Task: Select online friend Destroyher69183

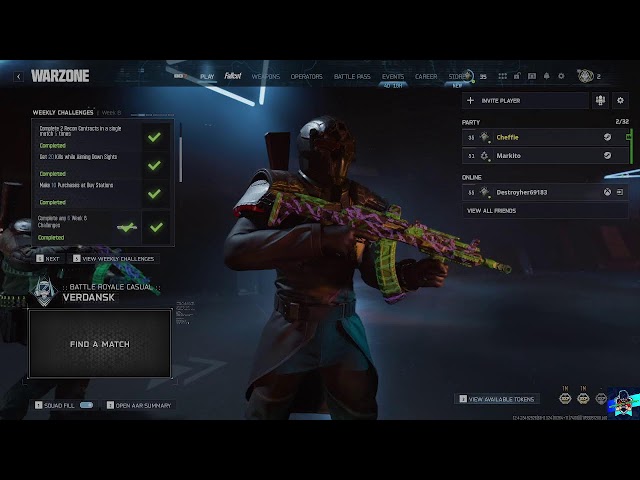Action: pos(545,192)
